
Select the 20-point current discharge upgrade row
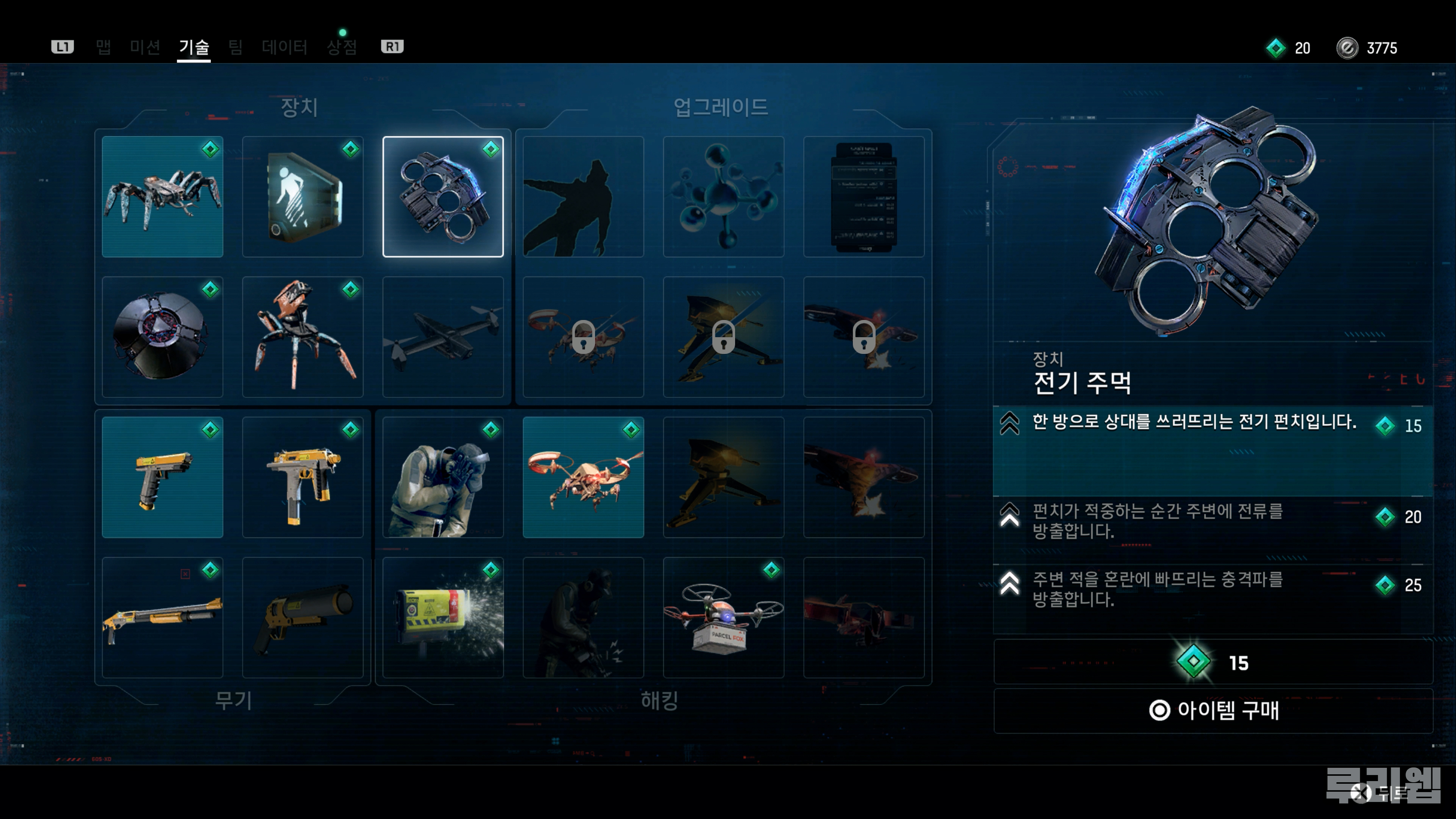(x=1213, y=521)
